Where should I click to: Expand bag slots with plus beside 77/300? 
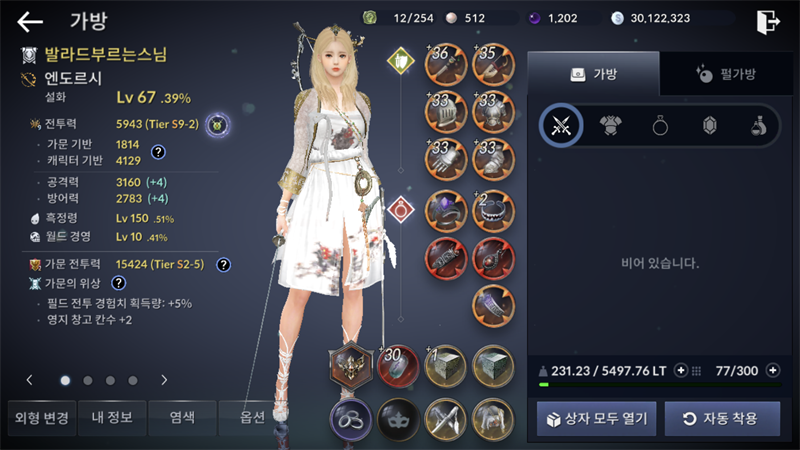coord(772,371)
